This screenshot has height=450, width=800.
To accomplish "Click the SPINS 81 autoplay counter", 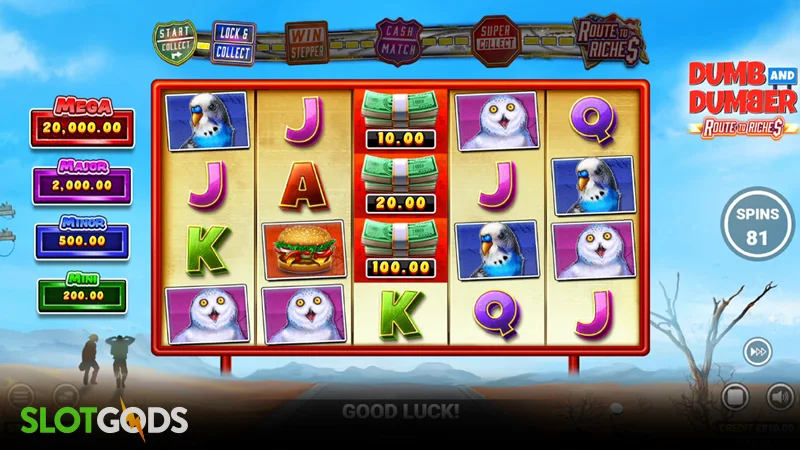I will coord(757,228).
